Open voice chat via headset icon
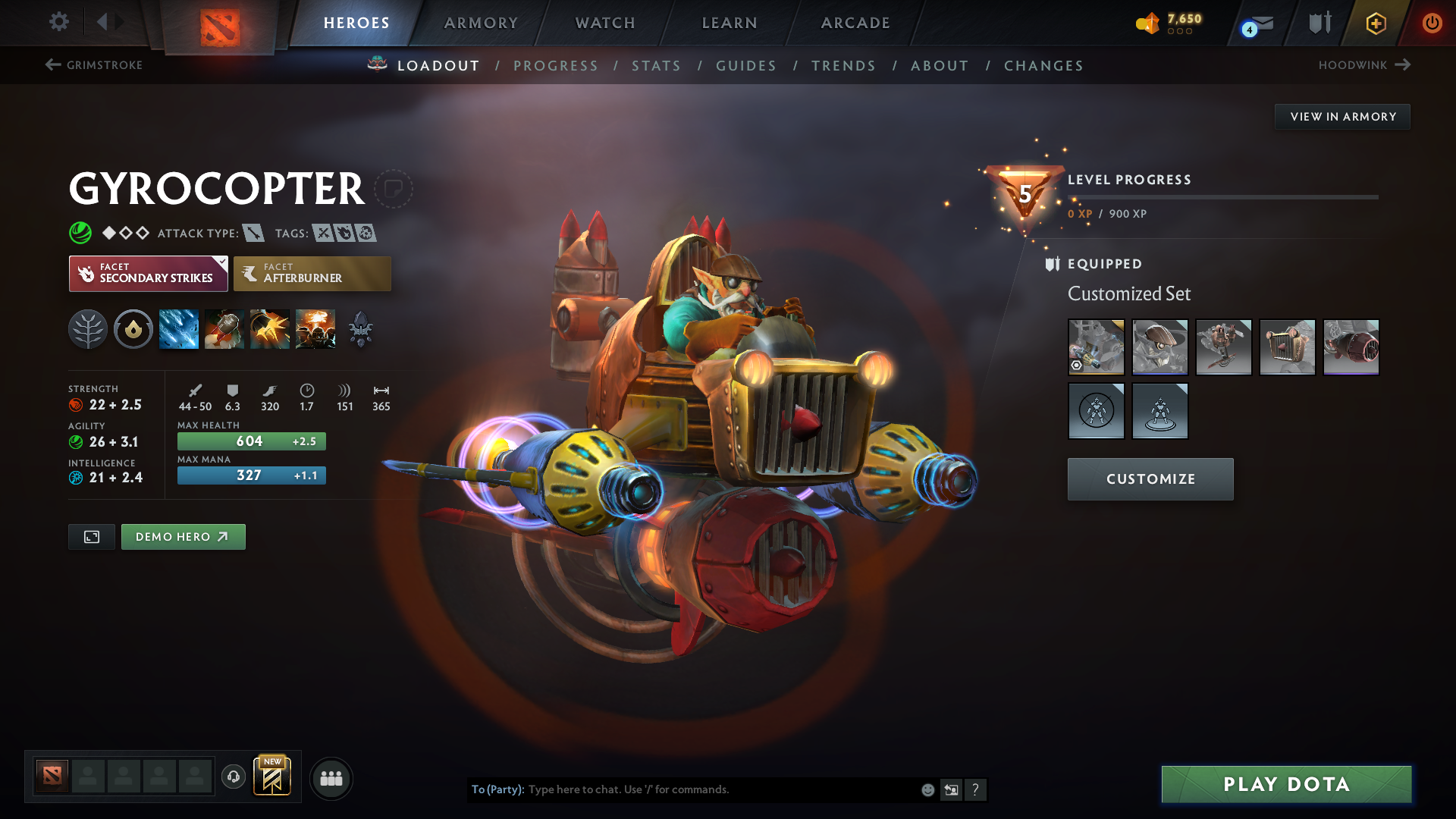Screen dimensions: 1456x819 click(x=233, y=777)
